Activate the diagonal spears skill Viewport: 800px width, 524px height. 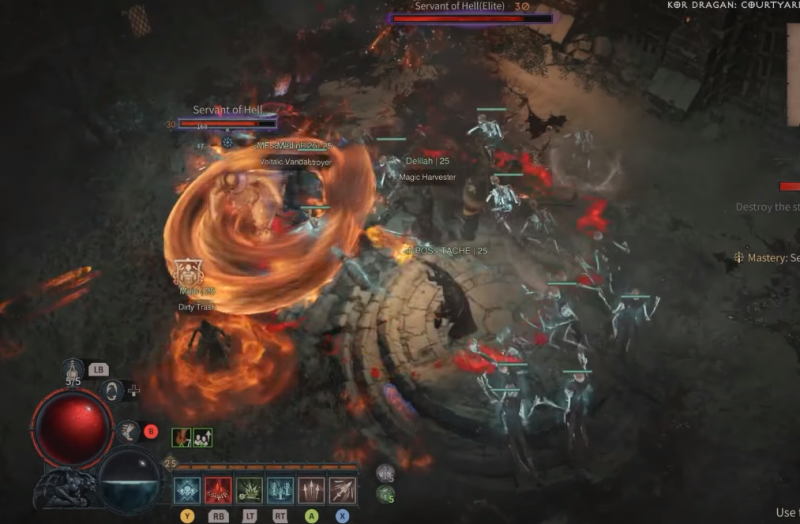click(342, 490)
